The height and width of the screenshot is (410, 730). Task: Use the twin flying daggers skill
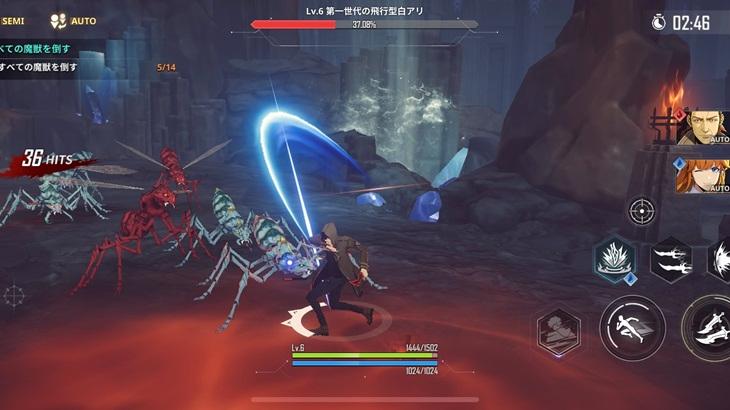pyautogui.click(x=670, y=260)
